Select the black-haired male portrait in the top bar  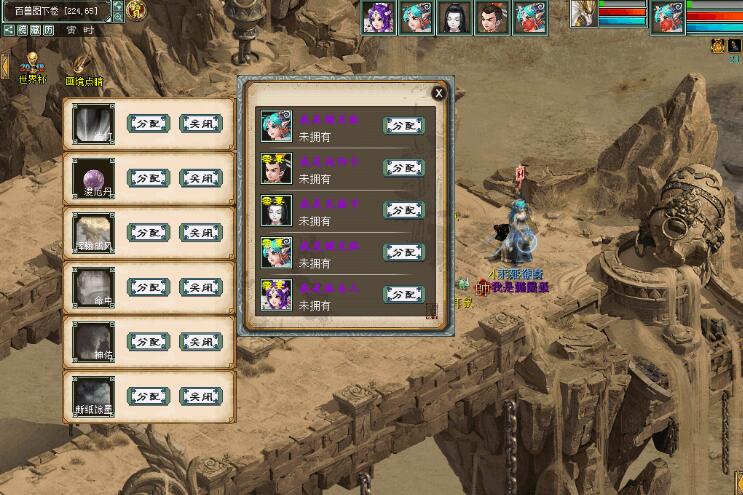491,17
